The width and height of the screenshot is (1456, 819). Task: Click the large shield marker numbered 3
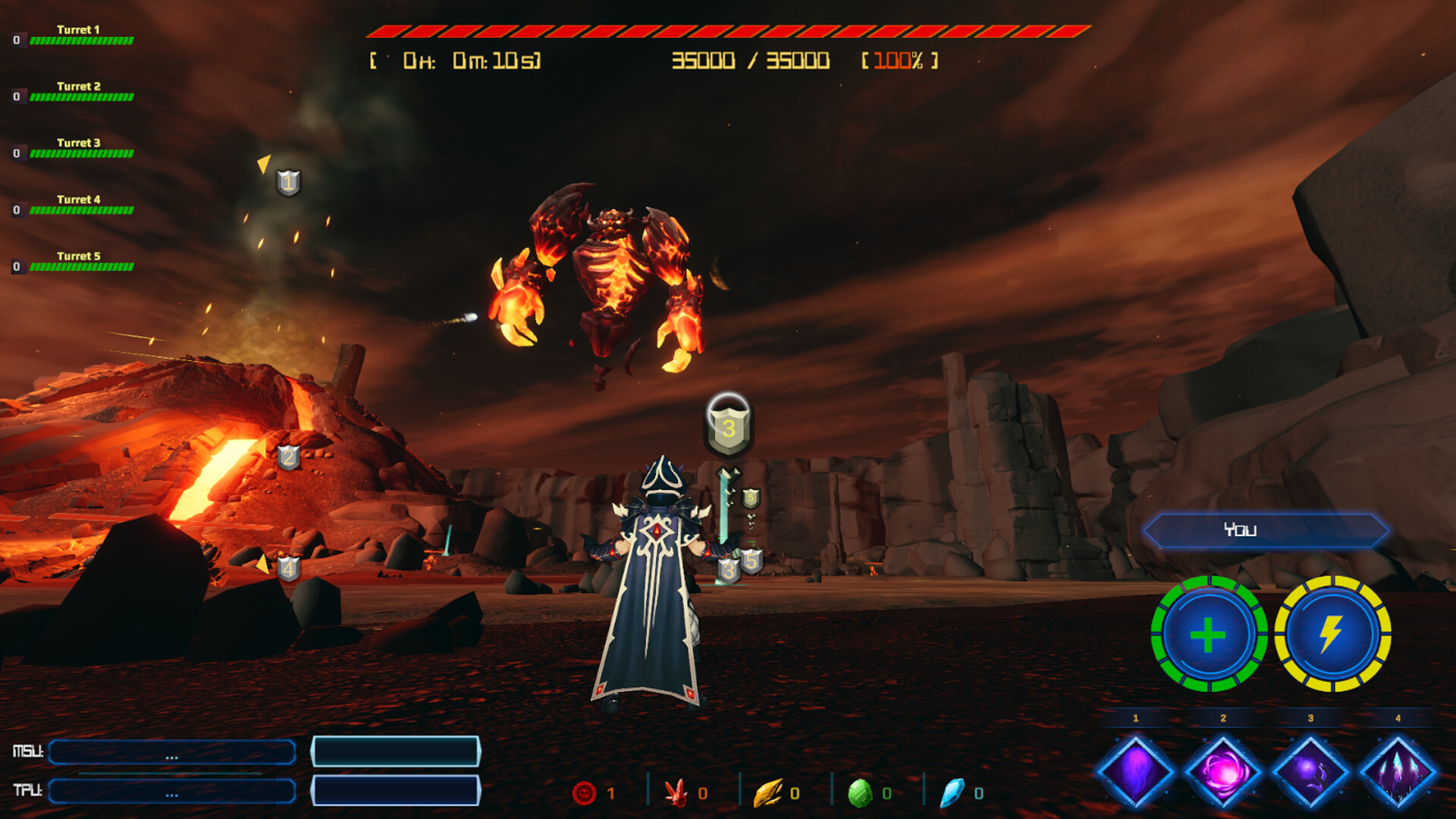pos(728,426)
